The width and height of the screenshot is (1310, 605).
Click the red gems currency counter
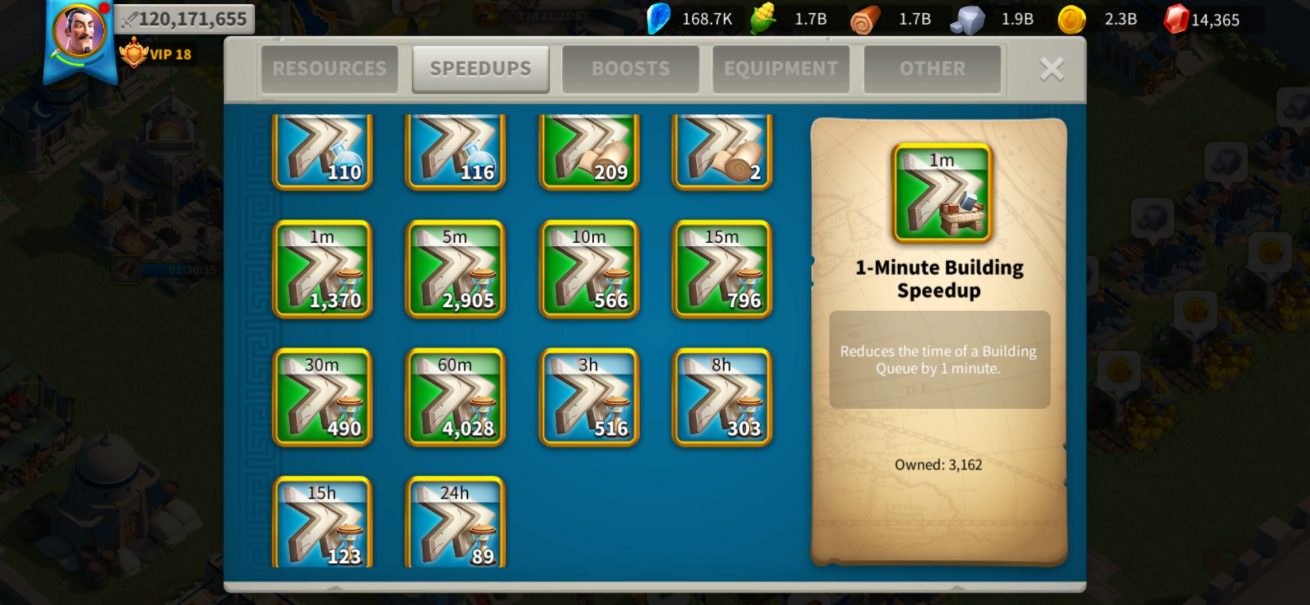click(1203, 19)
